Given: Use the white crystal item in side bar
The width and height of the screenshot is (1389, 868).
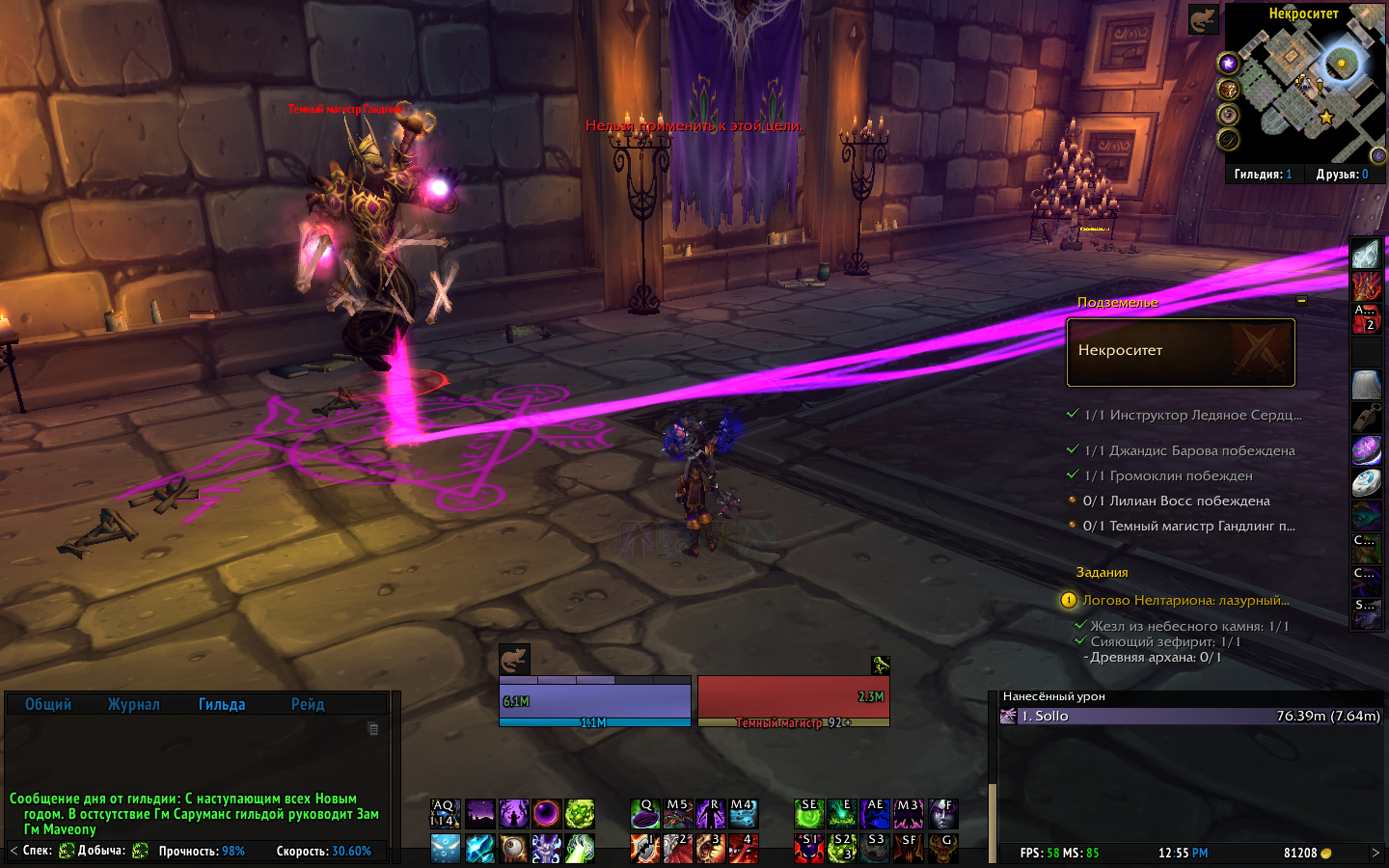Looking at the screenshot, I should (x=1366, y=255).
